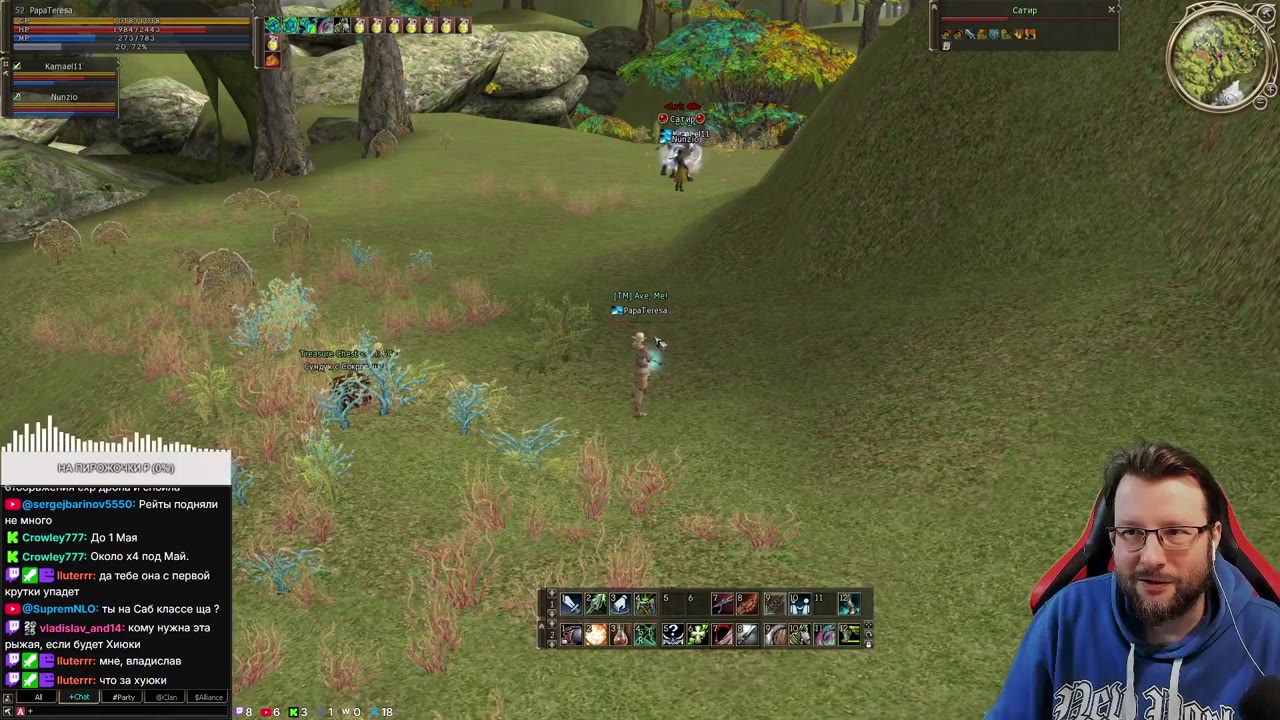
Task: Toggle the hotbar lock button
Action: (868, 645)
